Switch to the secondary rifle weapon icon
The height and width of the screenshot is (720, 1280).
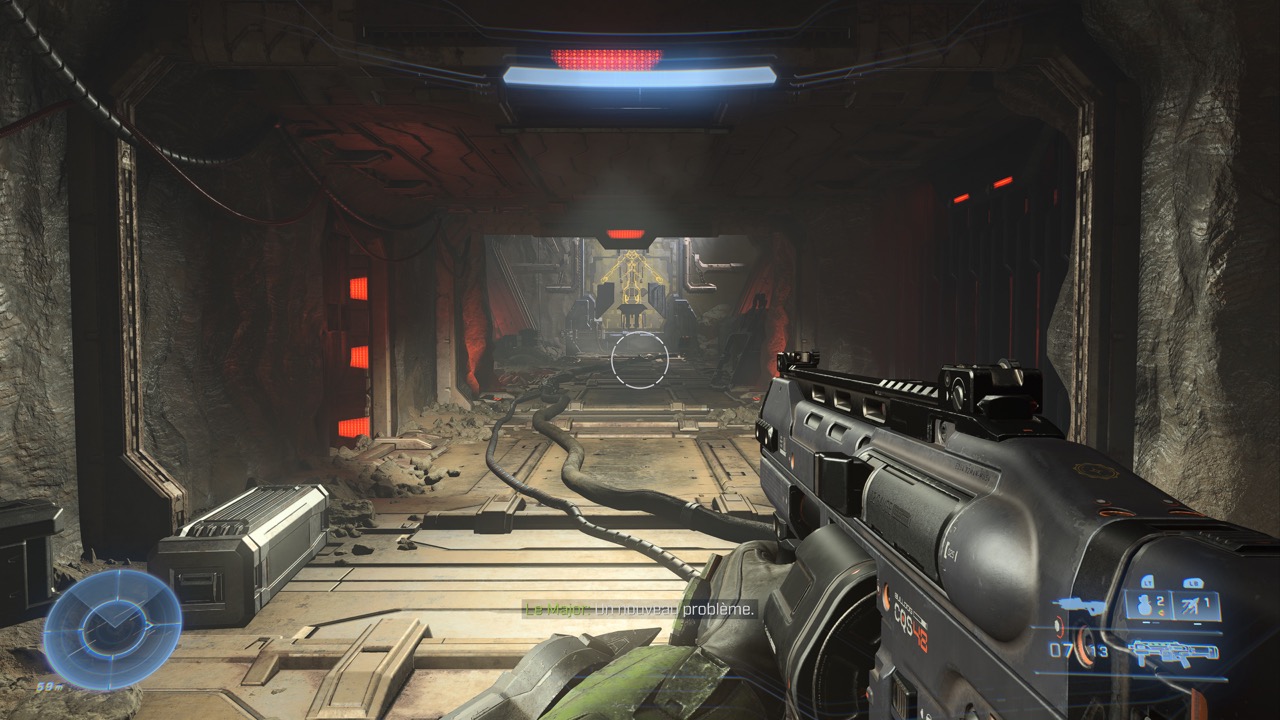1077,606
